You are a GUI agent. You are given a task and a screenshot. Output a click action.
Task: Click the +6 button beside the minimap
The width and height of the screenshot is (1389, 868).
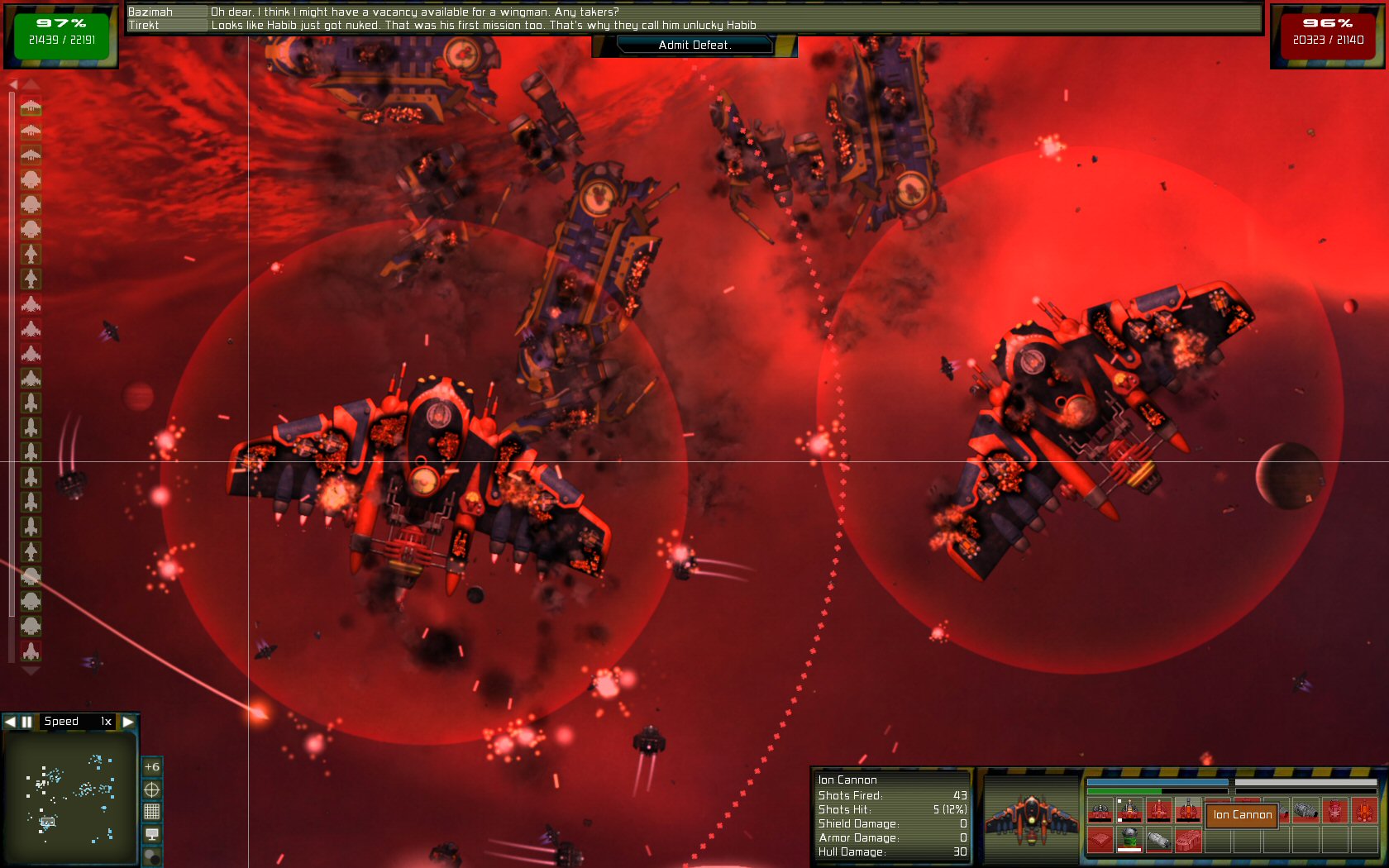(152, 767)
